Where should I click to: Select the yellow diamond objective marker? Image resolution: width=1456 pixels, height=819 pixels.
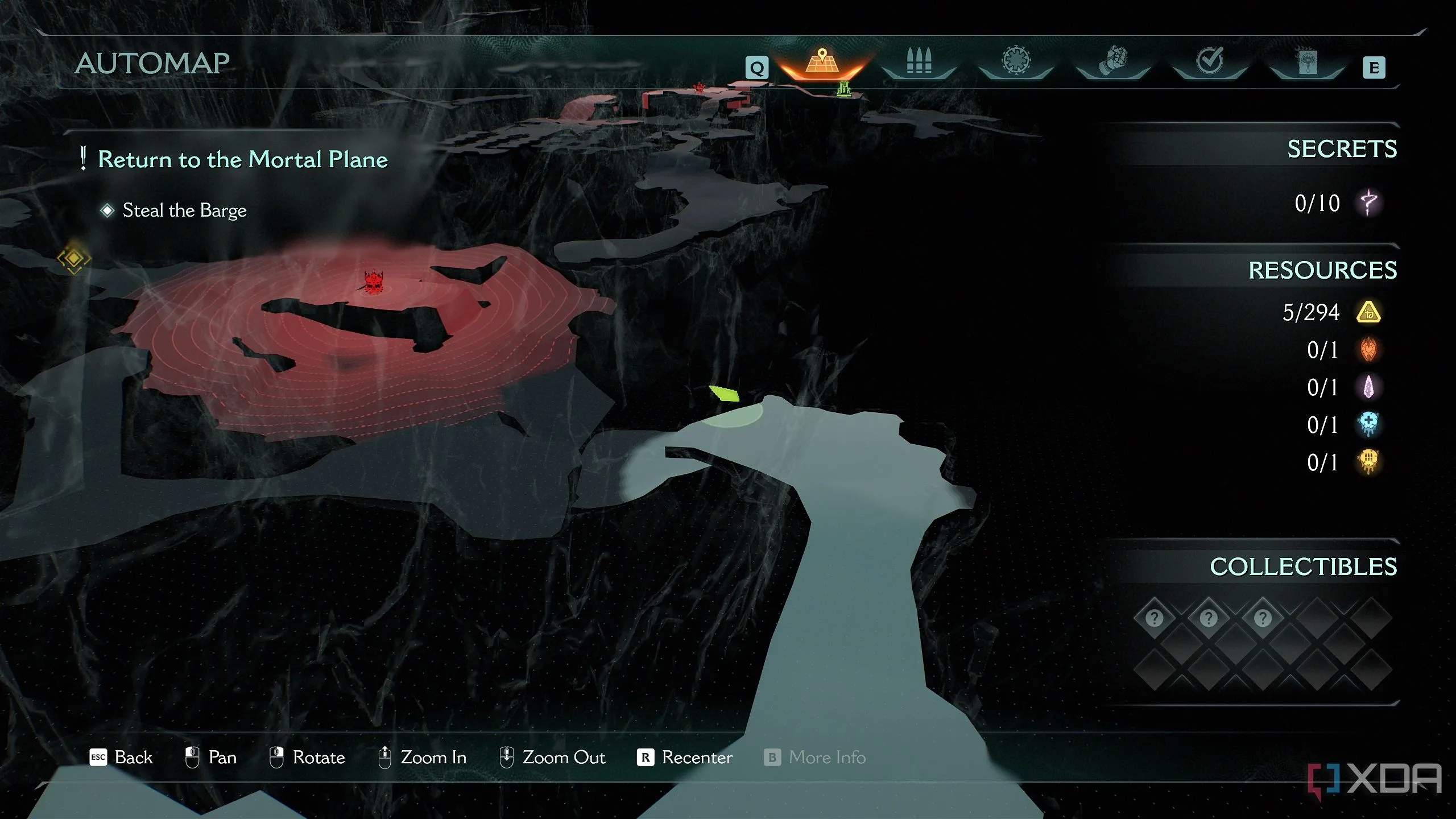(74, 259)
